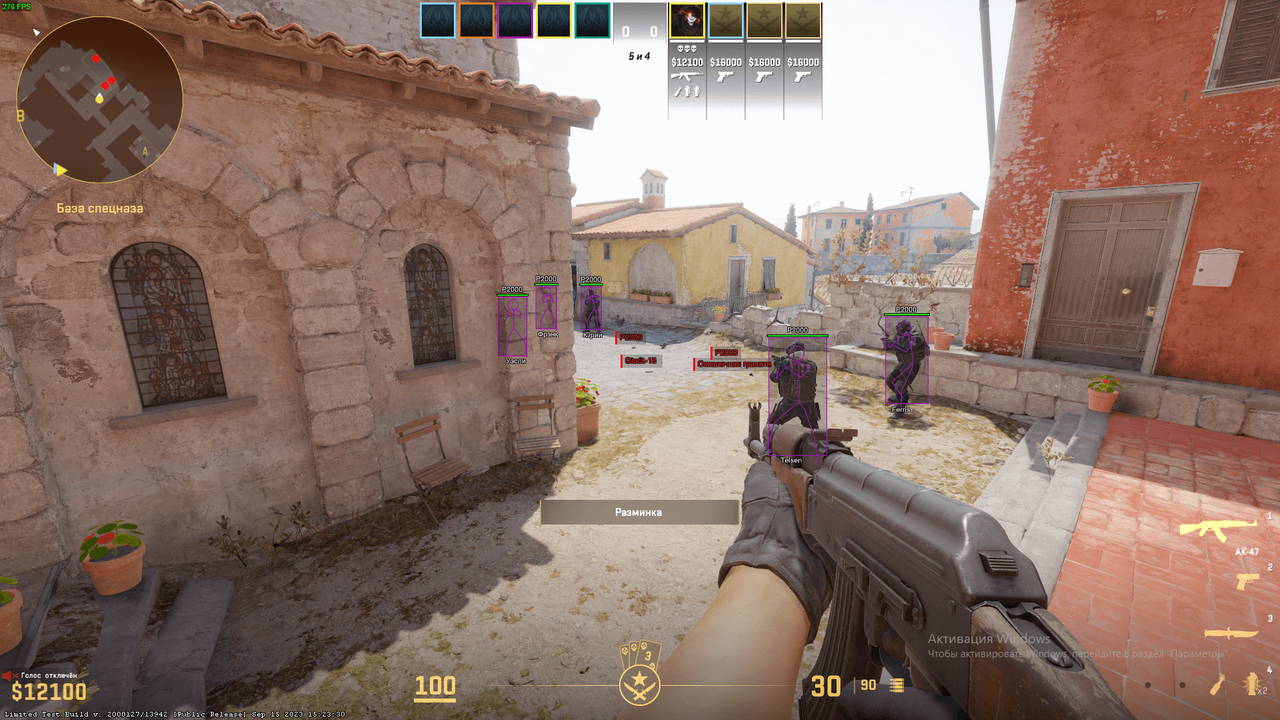
Task: Select the flashbang with x2 count
Action: (x=1252, y=682)
